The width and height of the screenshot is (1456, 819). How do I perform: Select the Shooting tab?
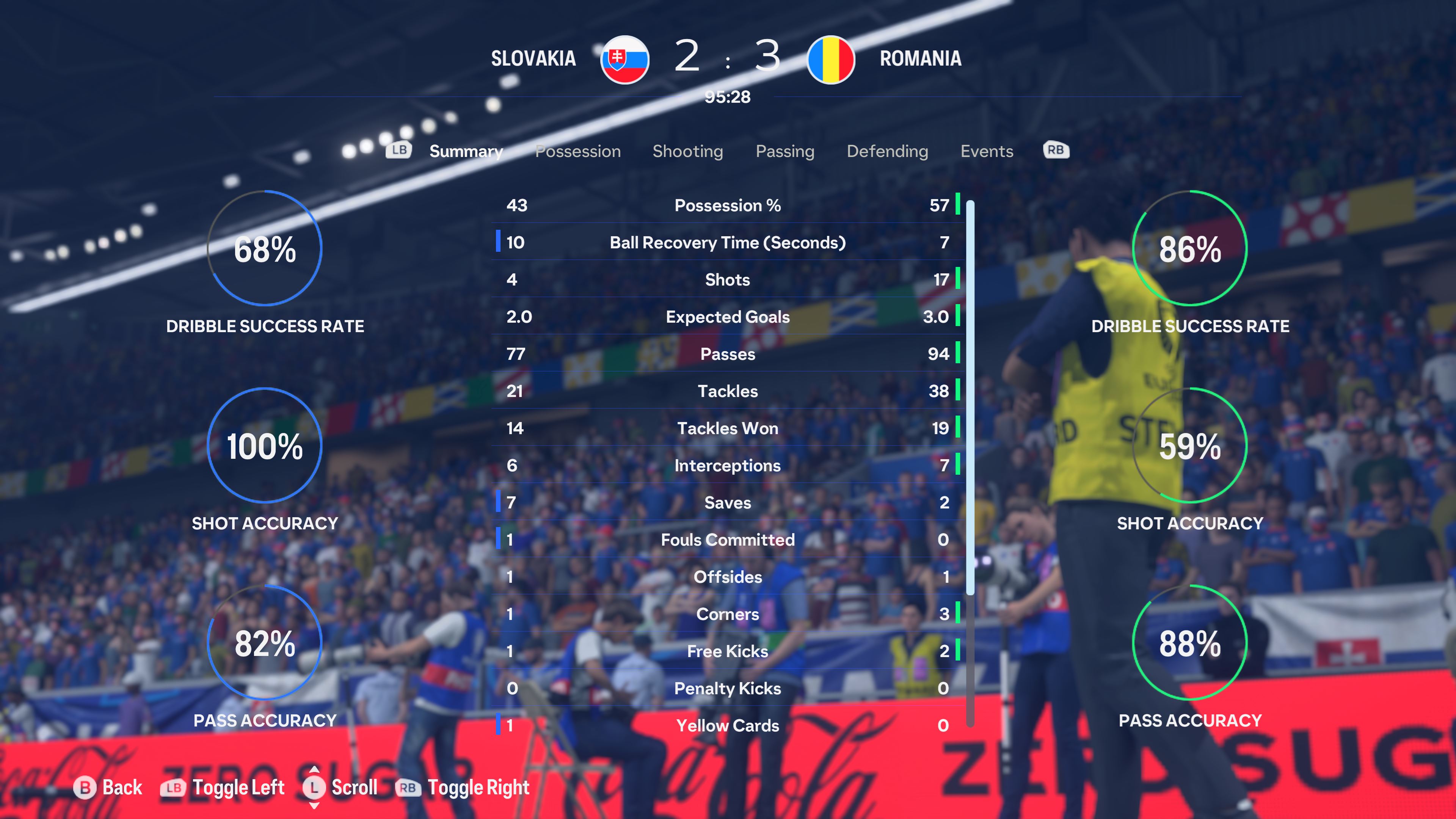click(x=687, y=151)
